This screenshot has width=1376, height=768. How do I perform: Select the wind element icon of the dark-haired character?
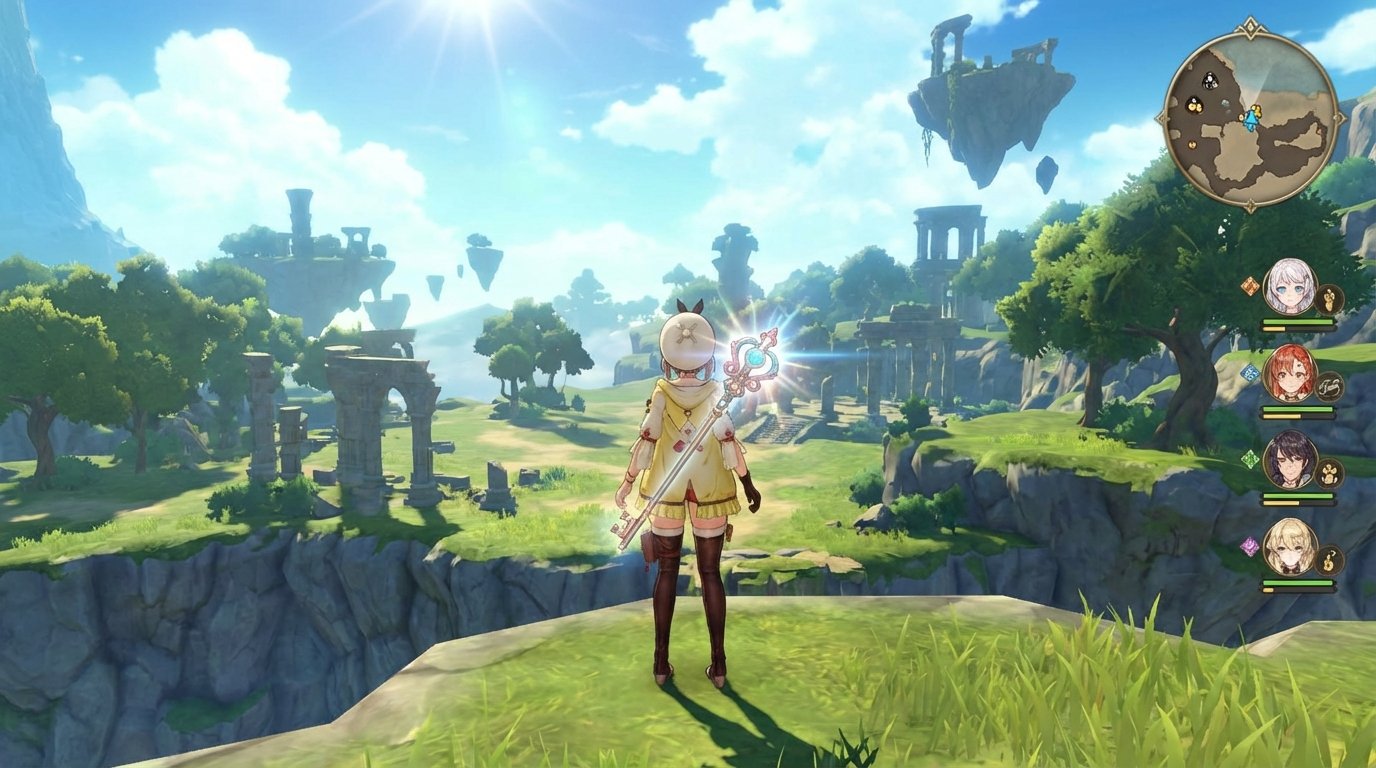tap(1248, 458)
